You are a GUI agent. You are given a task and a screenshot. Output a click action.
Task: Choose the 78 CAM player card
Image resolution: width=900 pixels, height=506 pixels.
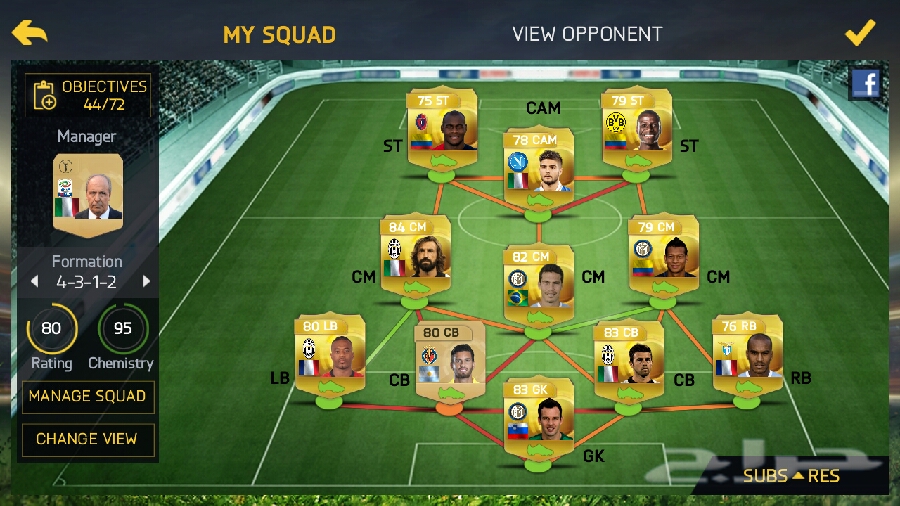click(x=538, y=160)
